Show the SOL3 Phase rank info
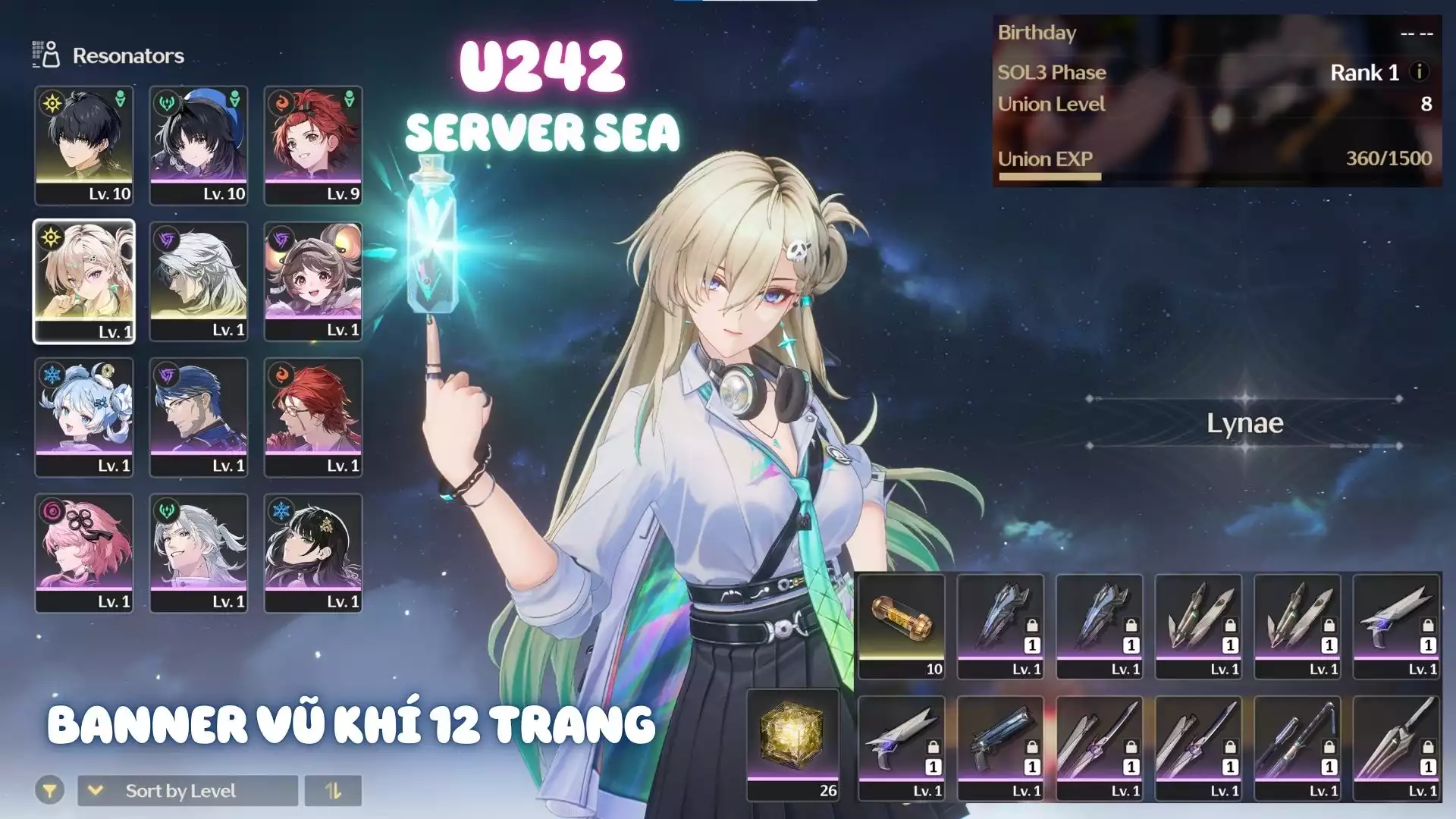The height and width of the screenshot is (819, 1456). tap(1419, 72)
